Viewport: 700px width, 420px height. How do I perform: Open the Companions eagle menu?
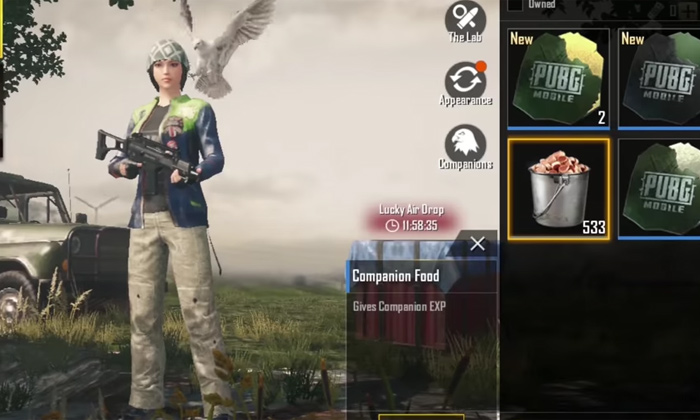coord(465,144)
